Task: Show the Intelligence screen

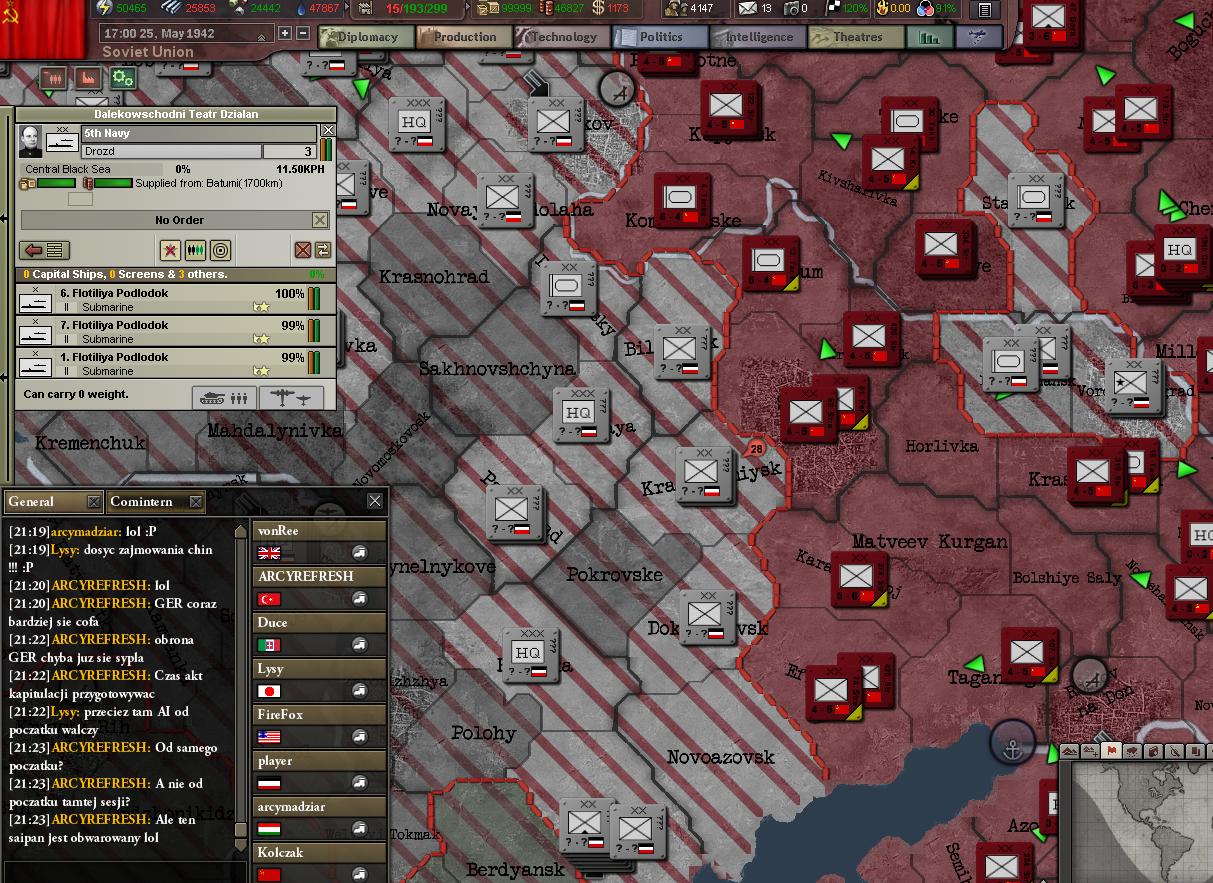Action: pos(758,37)
